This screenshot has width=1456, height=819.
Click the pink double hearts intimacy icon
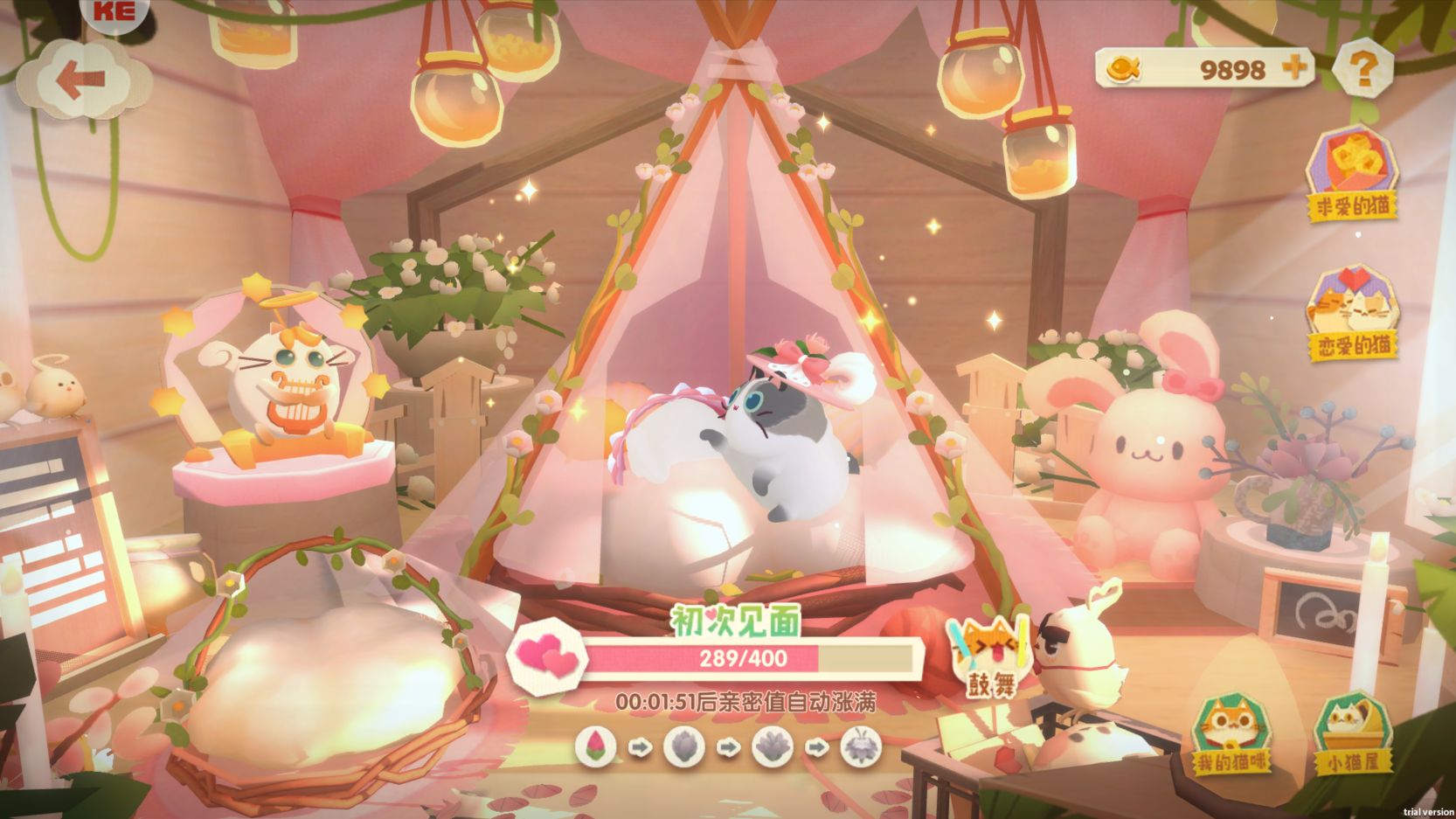[548, 656]
